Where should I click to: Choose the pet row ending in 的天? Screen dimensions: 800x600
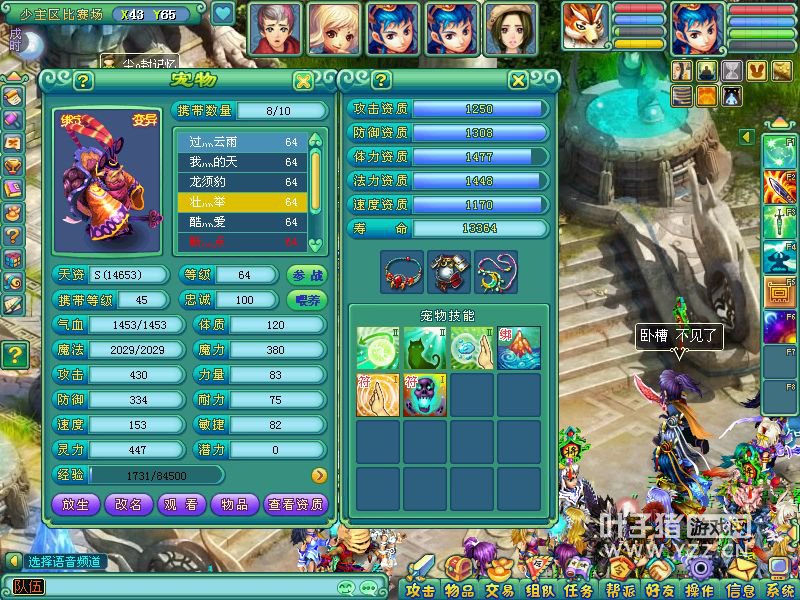pos(243,162)
